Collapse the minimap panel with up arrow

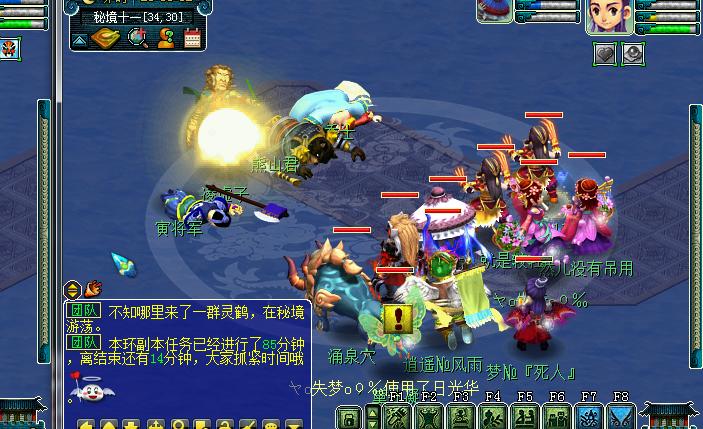tap(79, 40)
